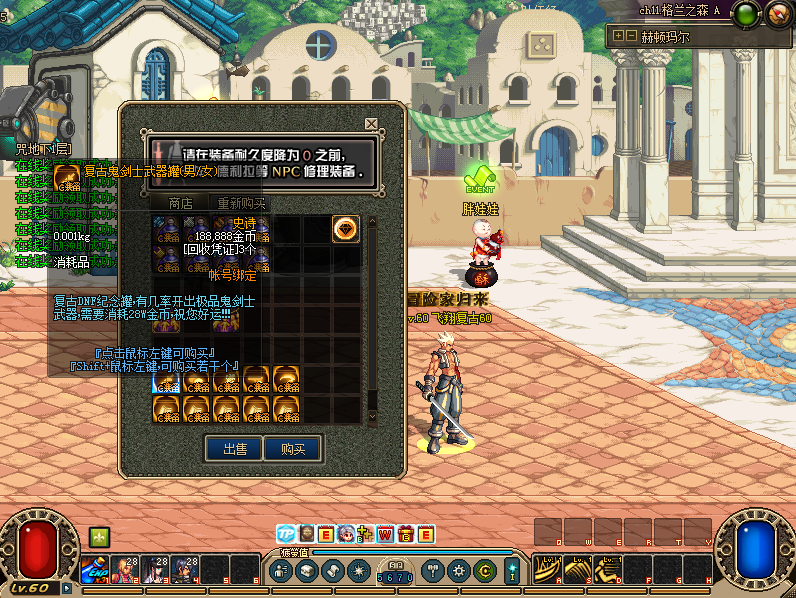Click the 出售 (Sell) button
The width and height of the screenshot is (796, 598).
(235, 449)
